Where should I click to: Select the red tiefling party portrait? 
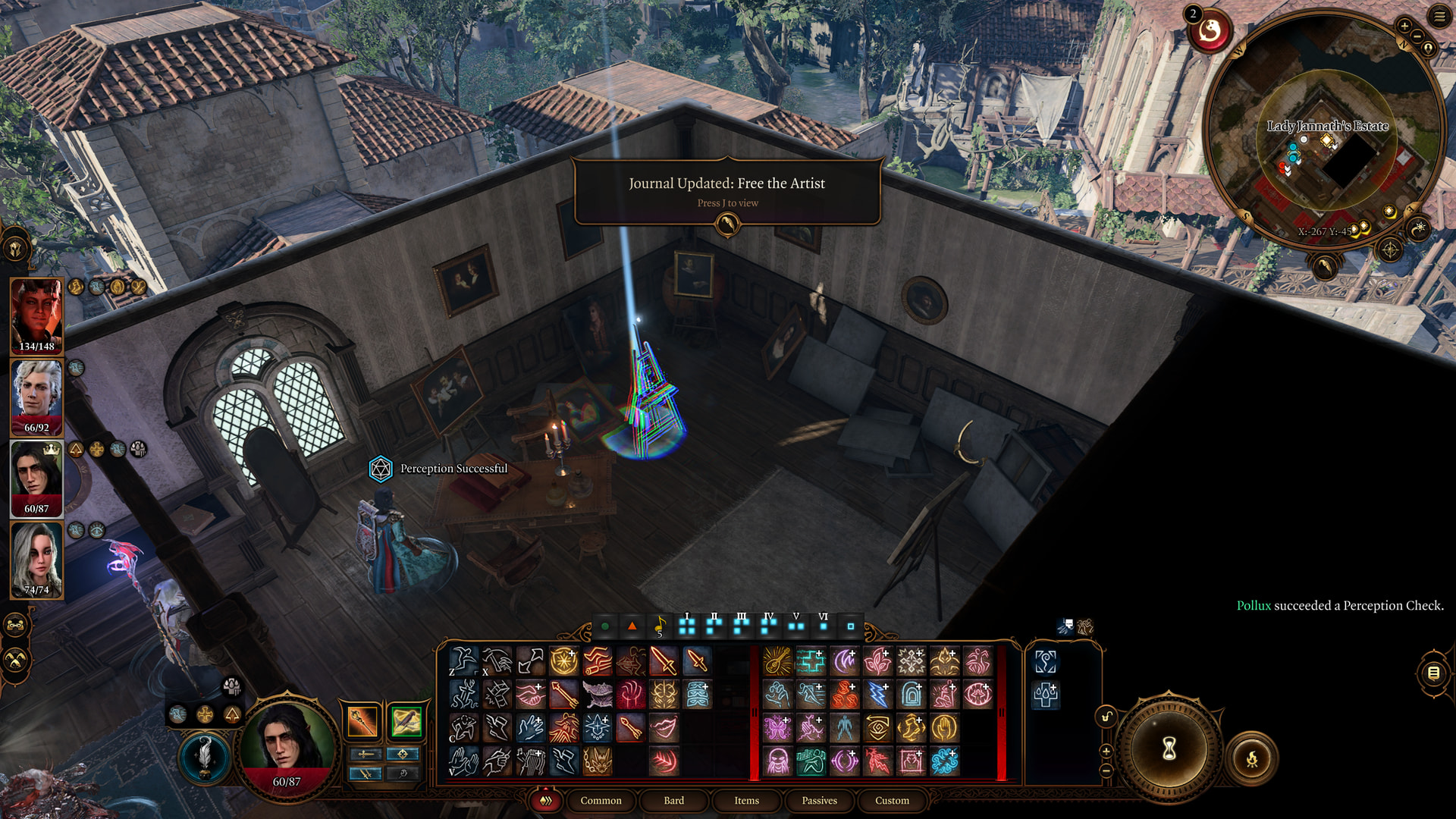[36, 315]
